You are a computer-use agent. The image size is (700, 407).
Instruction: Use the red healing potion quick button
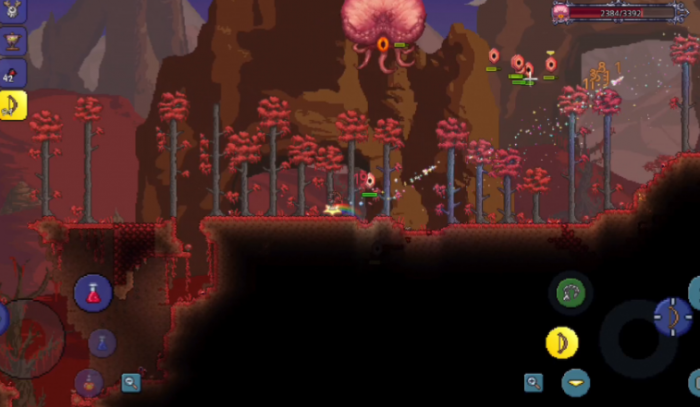pyautogui.click(x=93, y=293)
